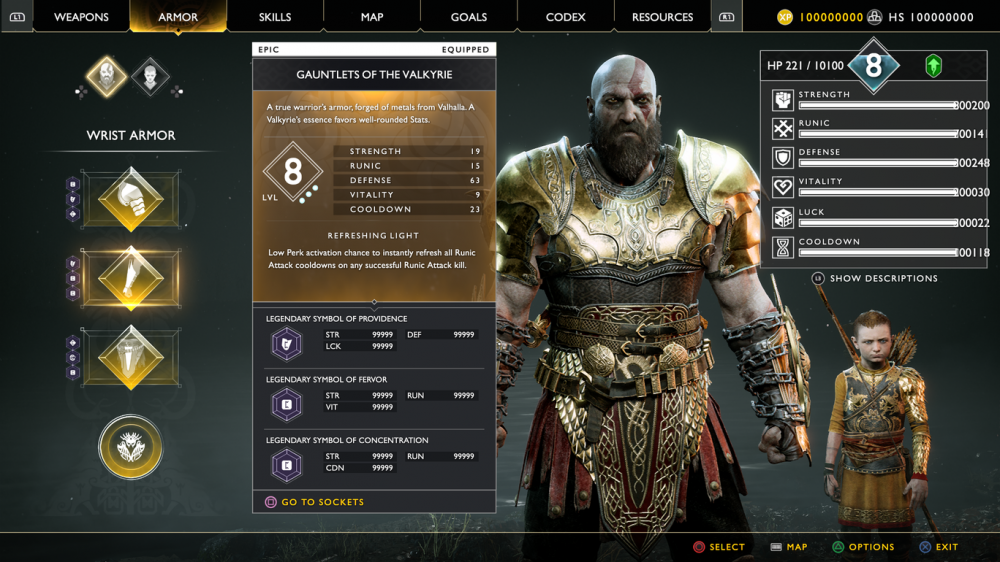Switch to the Resources tab
This screenshot has width=1000, height=562.
pos(662,17)
